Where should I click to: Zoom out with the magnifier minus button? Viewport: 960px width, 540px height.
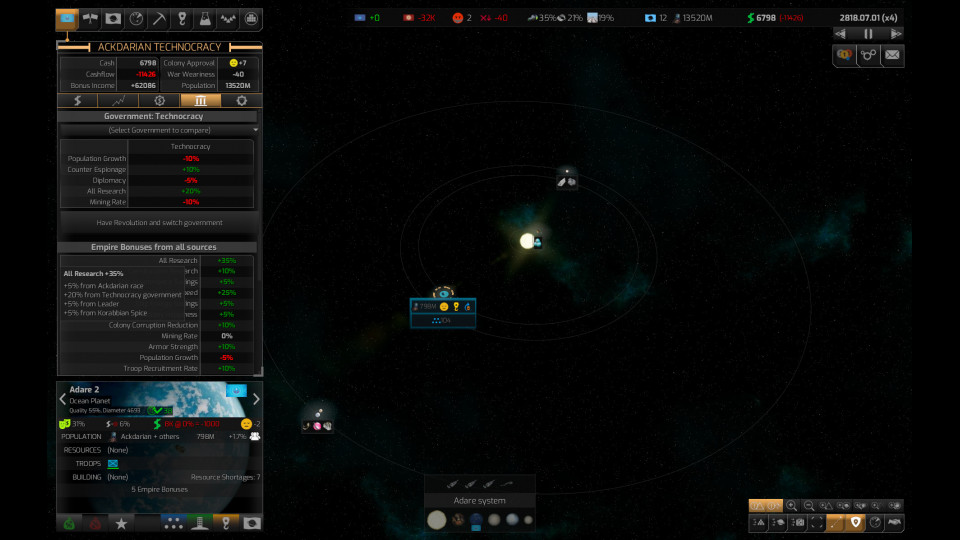click(x=809, y=506)
